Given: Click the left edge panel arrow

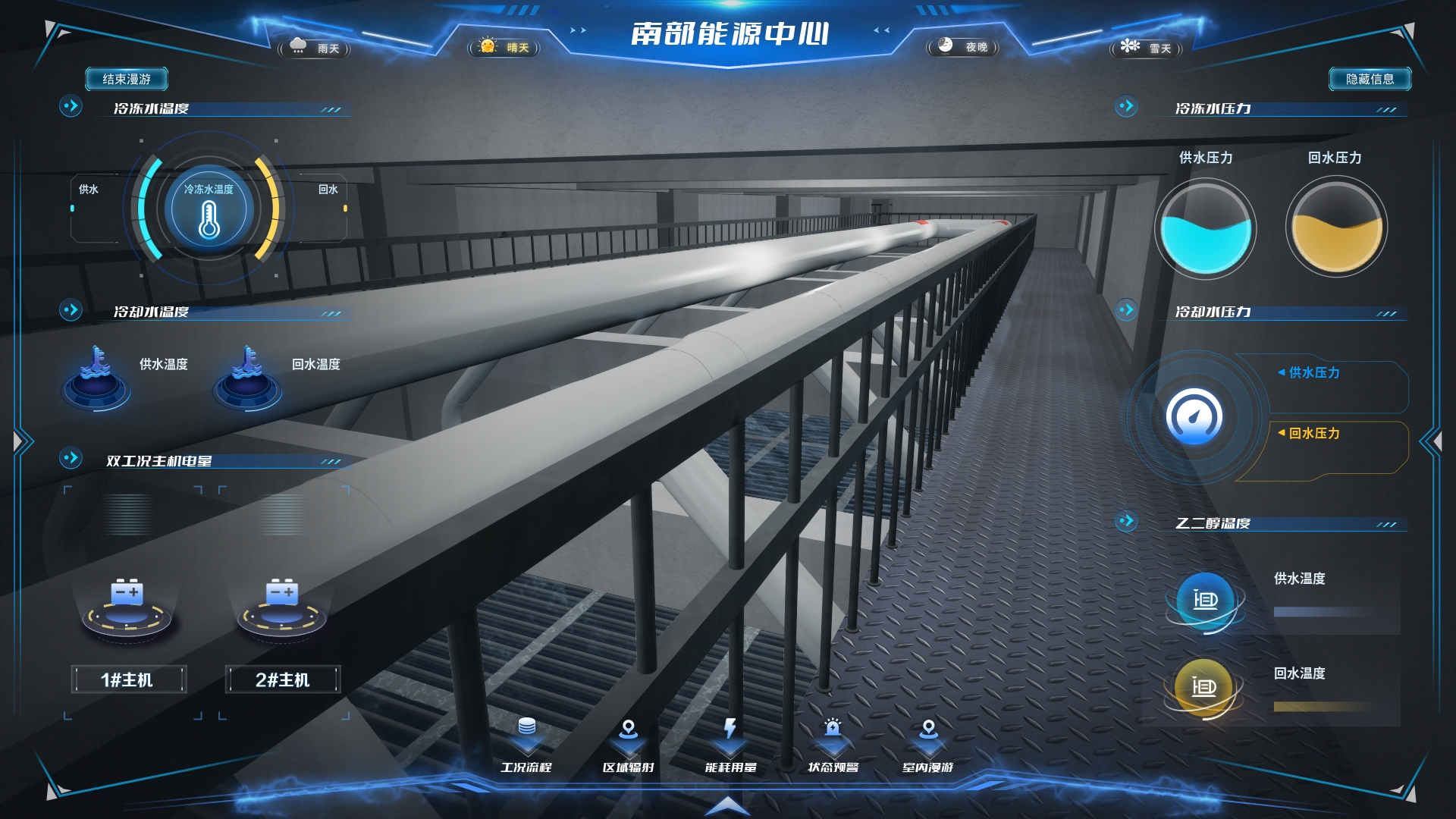Looking at the screenshot, I should coord(21,441).
